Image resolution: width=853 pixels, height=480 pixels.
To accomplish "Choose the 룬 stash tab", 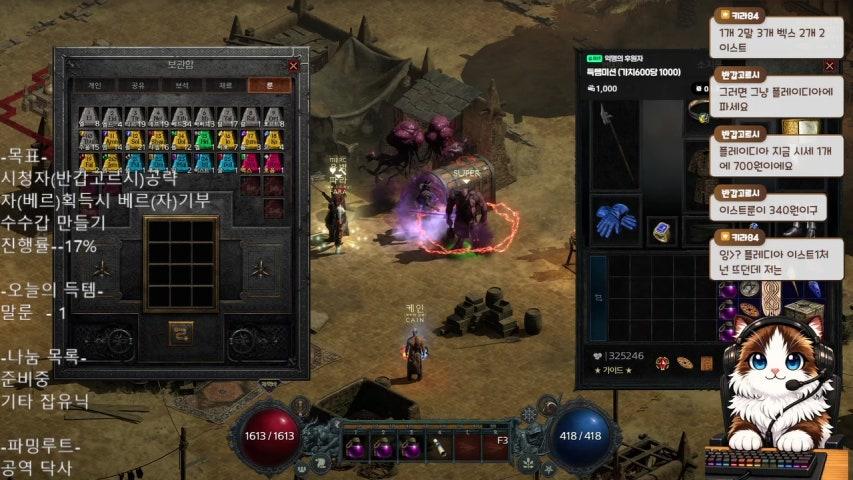I will point(268,86).
